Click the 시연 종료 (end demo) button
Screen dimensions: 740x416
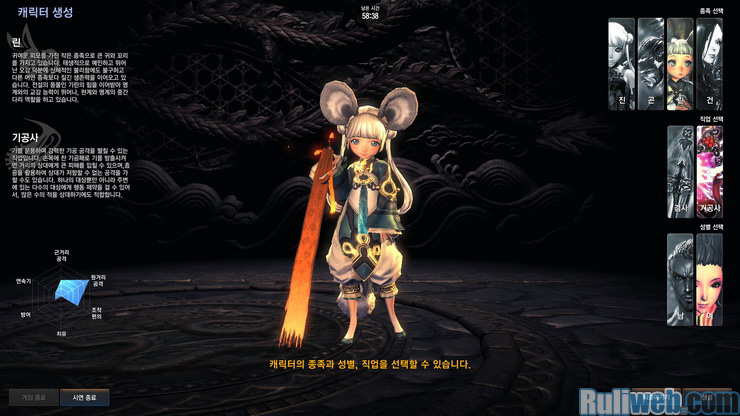tap(84, 396)
